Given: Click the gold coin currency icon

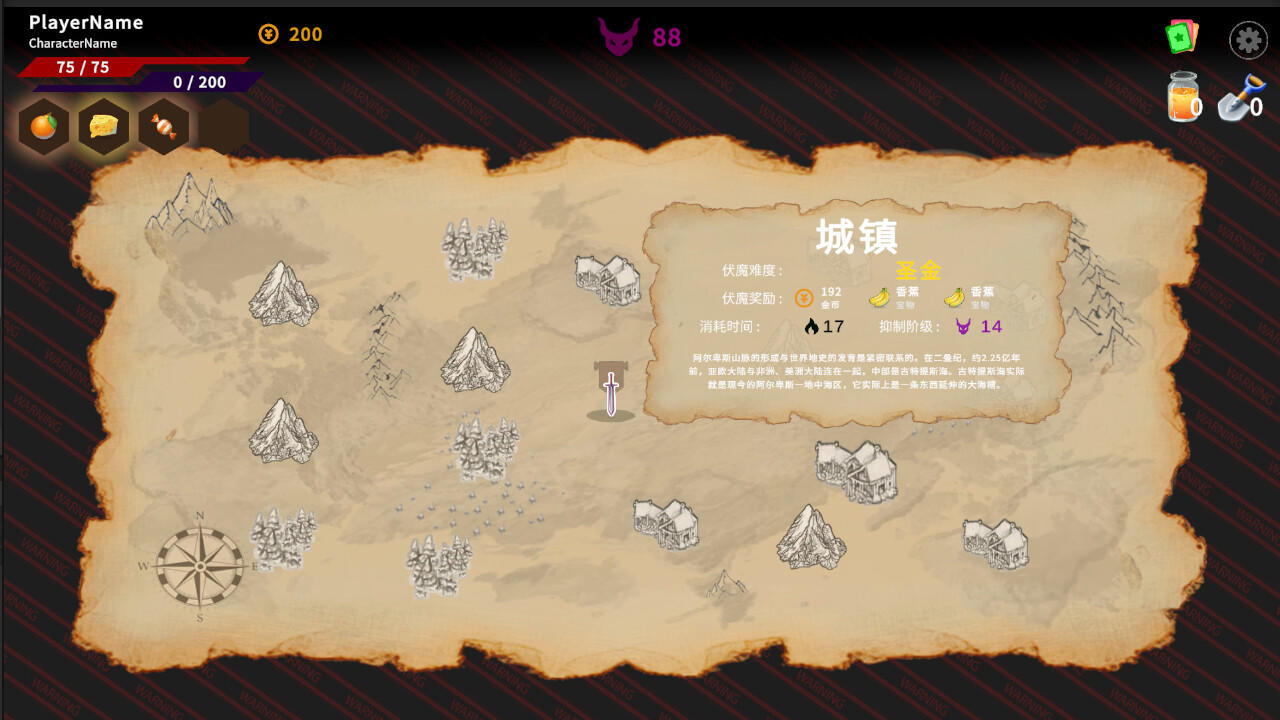Looking at the screenshot, I should pos(268,34).
